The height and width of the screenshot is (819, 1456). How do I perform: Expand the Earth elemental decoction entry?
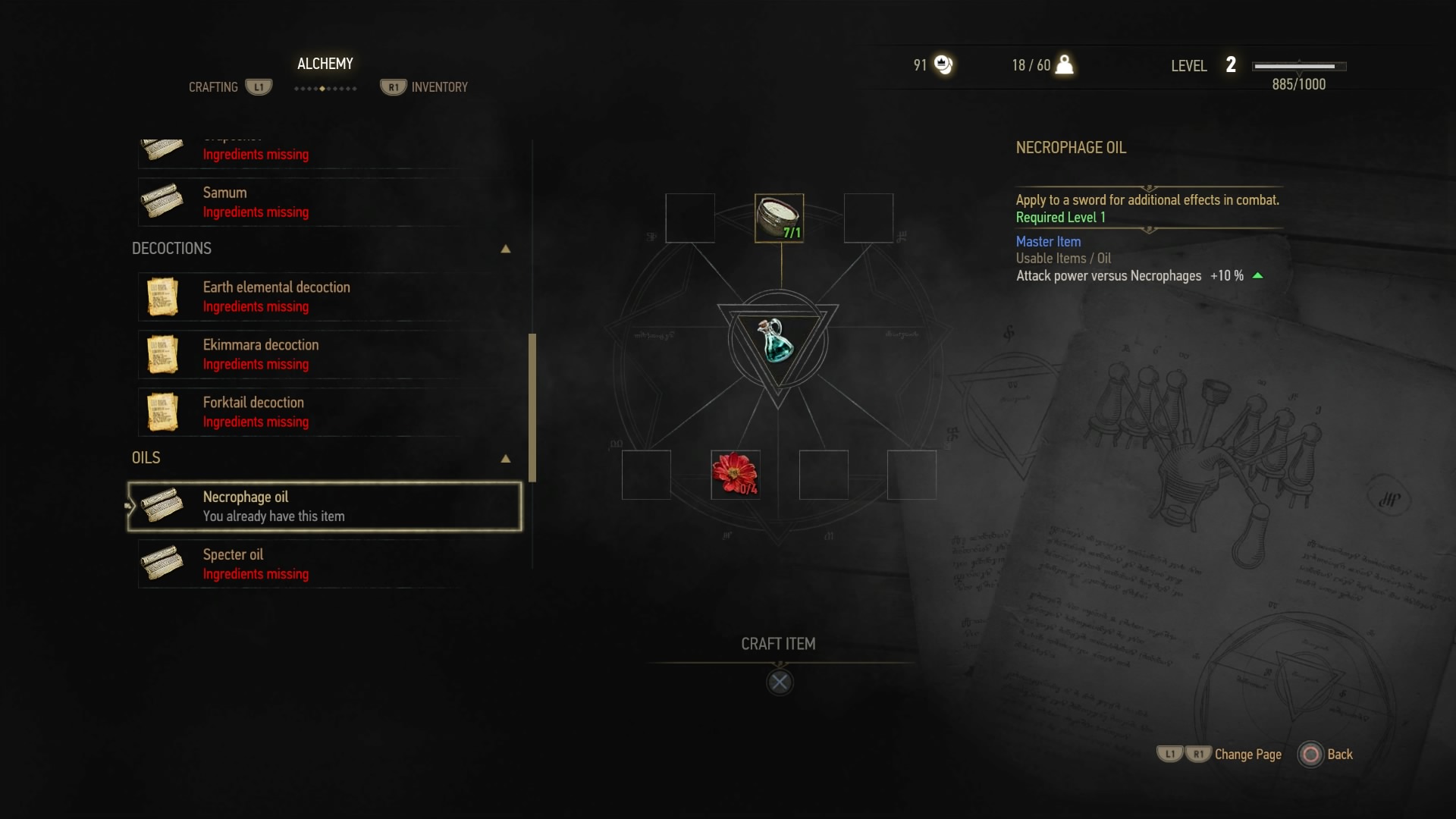click(276, 297)
